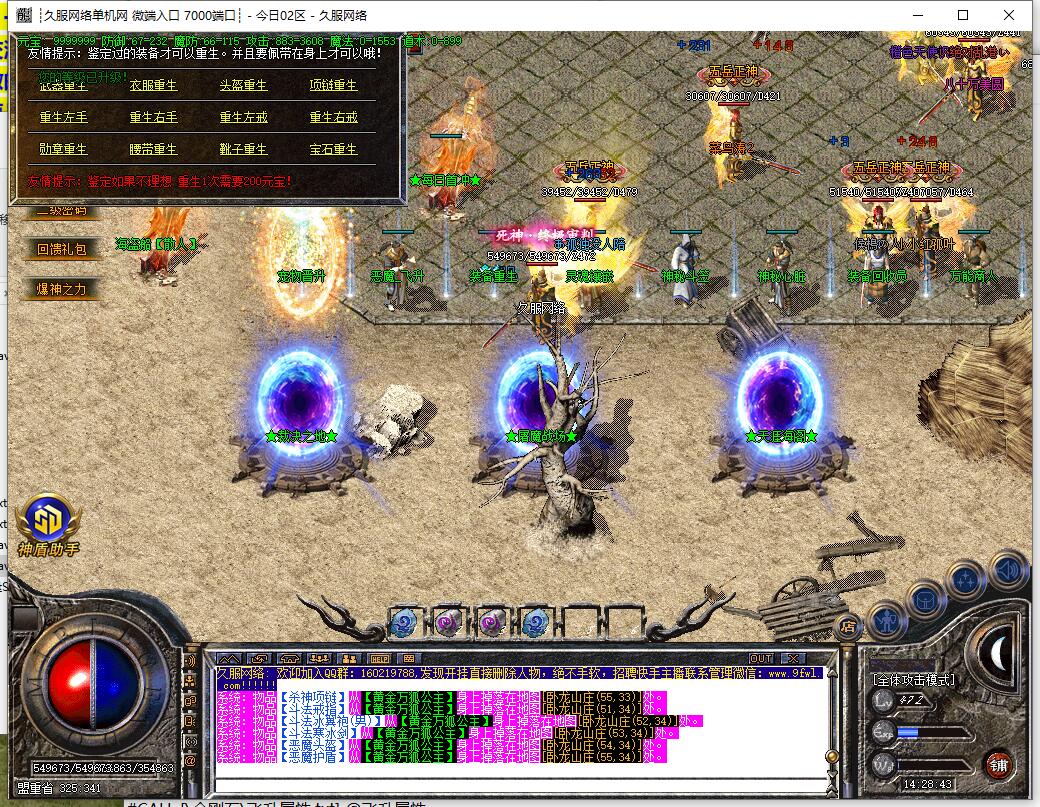Maximize the game window
The width and height of the screenshot is (1040, 807).
(963, 15)
